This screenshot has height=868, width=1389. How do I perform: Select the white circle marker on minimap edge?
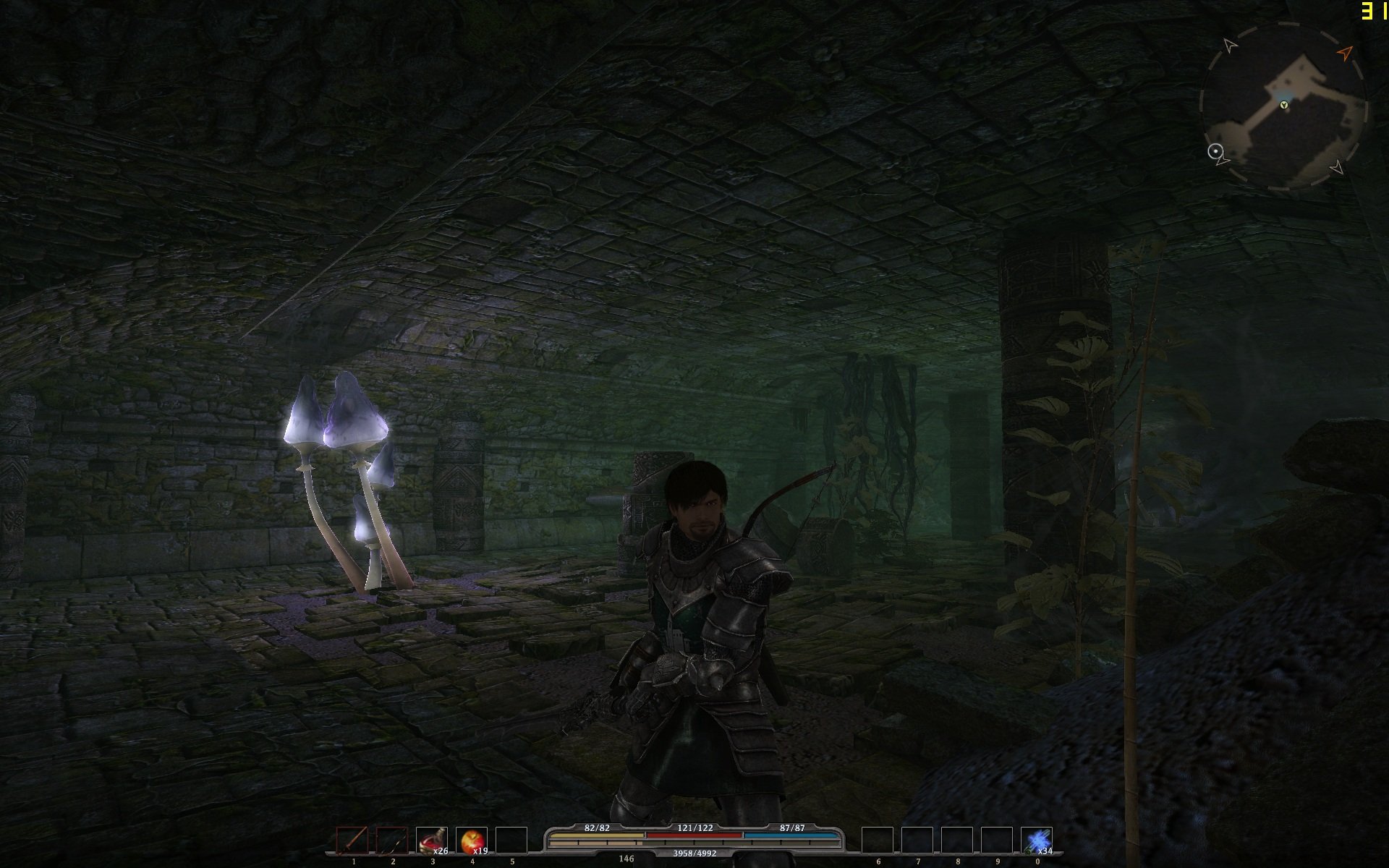[1215, 151]
